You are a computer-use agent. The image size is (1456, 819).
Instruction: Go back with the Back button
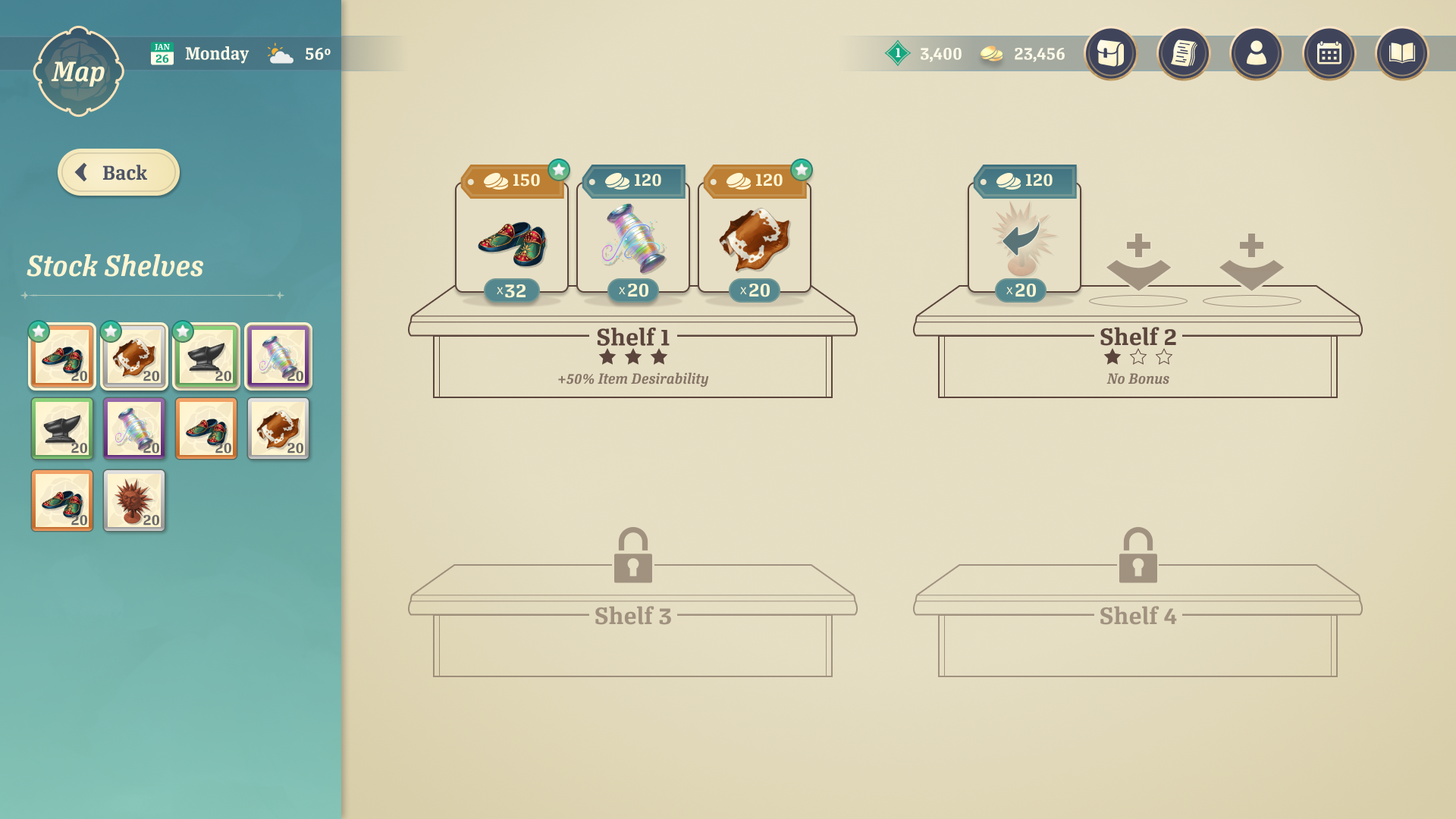coord(118,173)
